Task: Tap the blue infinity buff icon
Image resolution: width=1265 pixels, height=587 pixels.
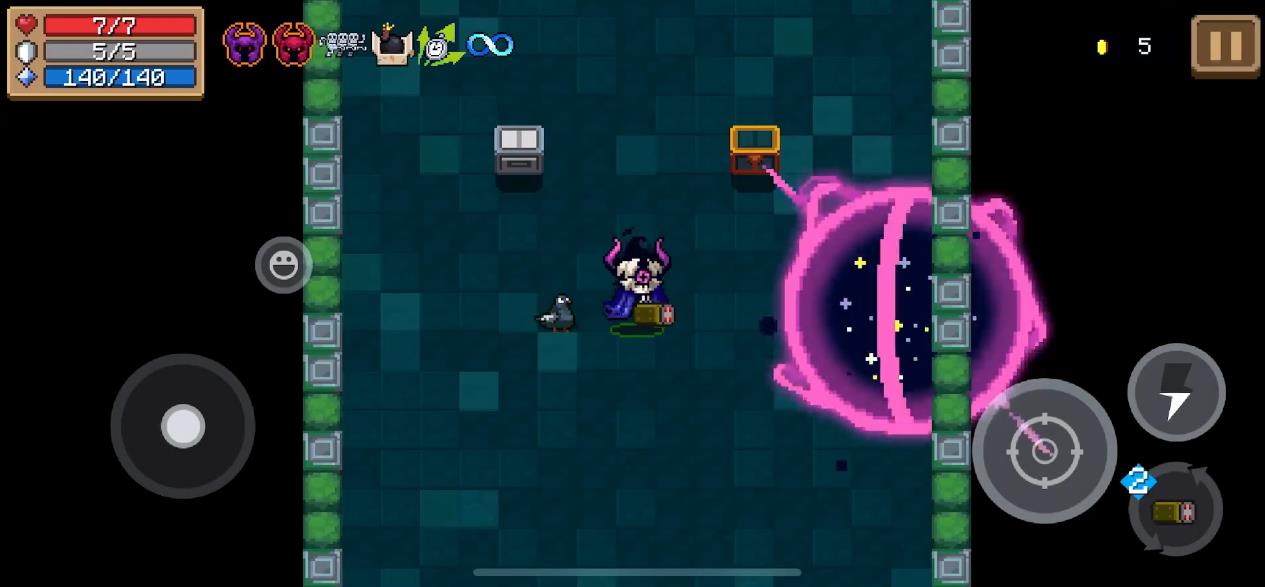Action: [490, 45]
